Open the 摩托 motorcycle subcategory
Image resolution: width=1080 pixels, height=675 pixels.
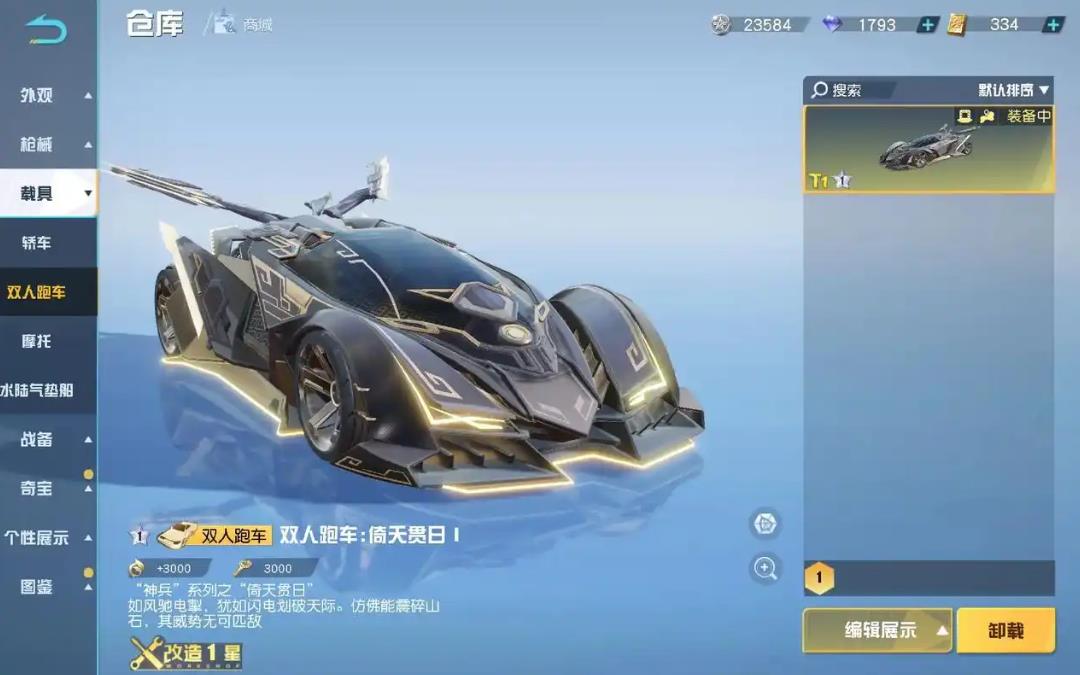(x=38, y=341)
